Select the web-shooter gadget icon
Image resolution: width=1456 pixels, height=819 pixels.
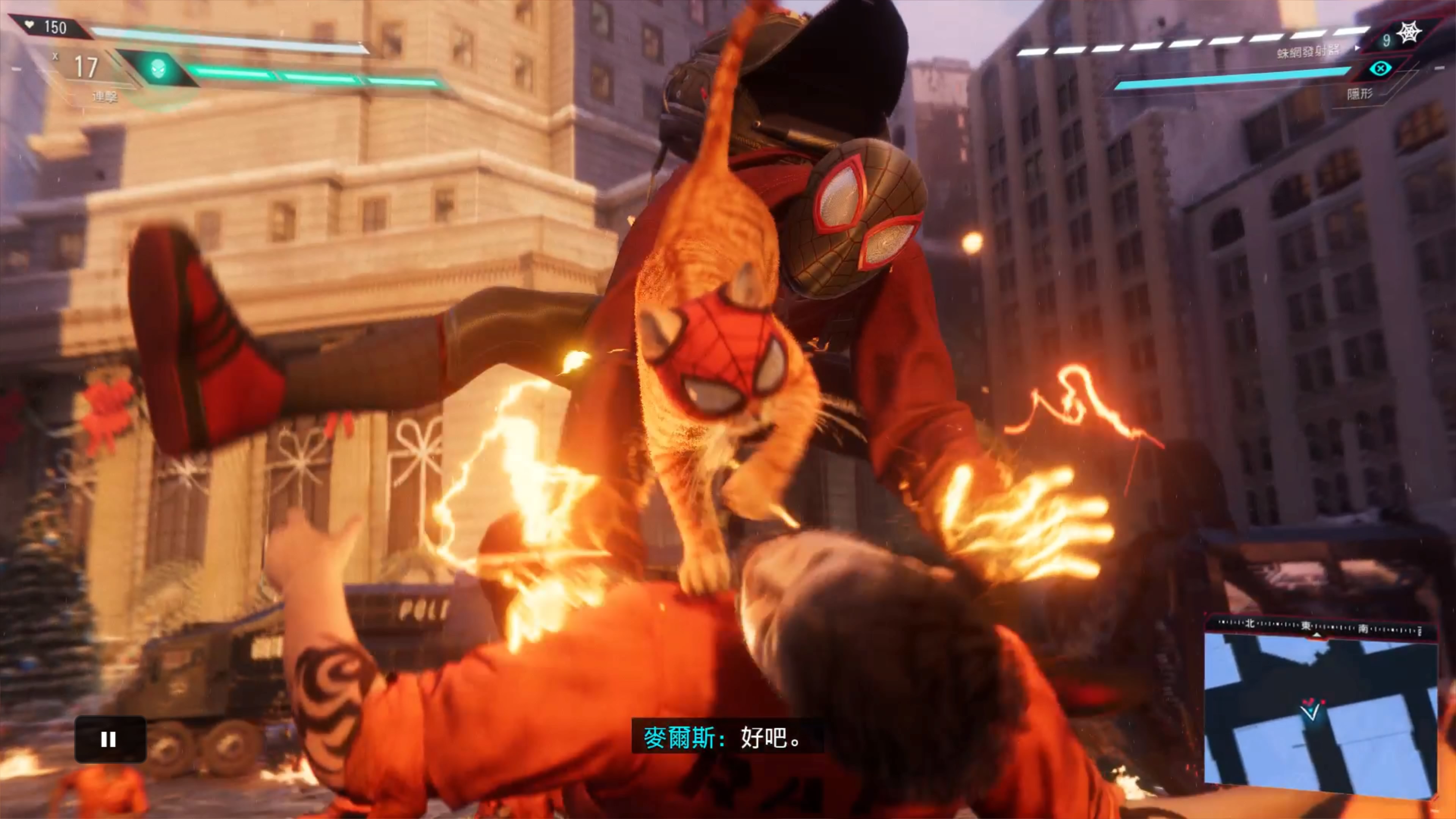1409,33
